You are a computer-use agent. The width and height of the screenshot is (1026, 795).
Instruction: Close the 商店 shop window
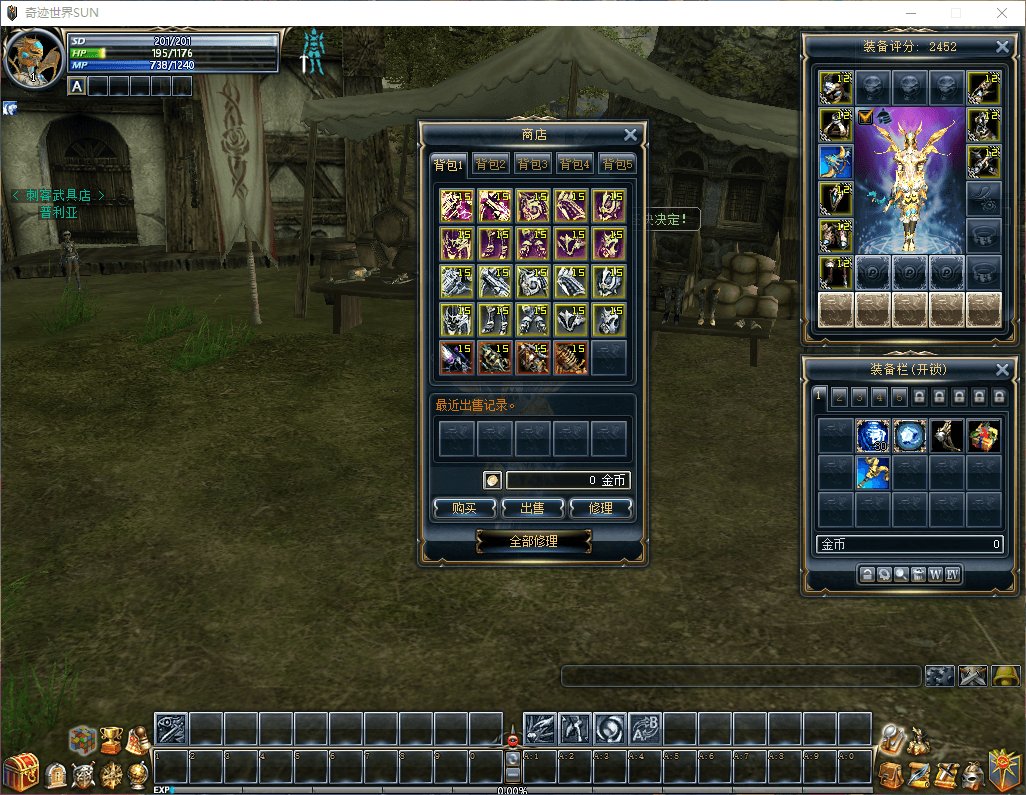coord(630,135)
